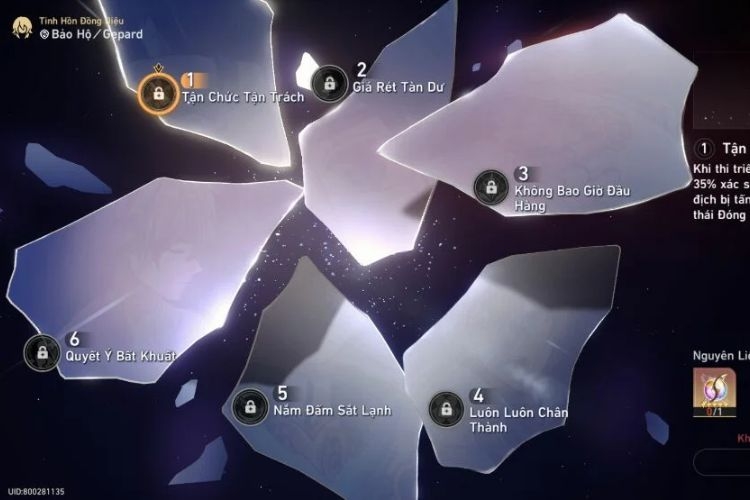Select Eidolon 4 Luôn Luôn Chân Thành
Image resolution: width=750 pixels, height=500 pixels.
(x=445, y=407)
